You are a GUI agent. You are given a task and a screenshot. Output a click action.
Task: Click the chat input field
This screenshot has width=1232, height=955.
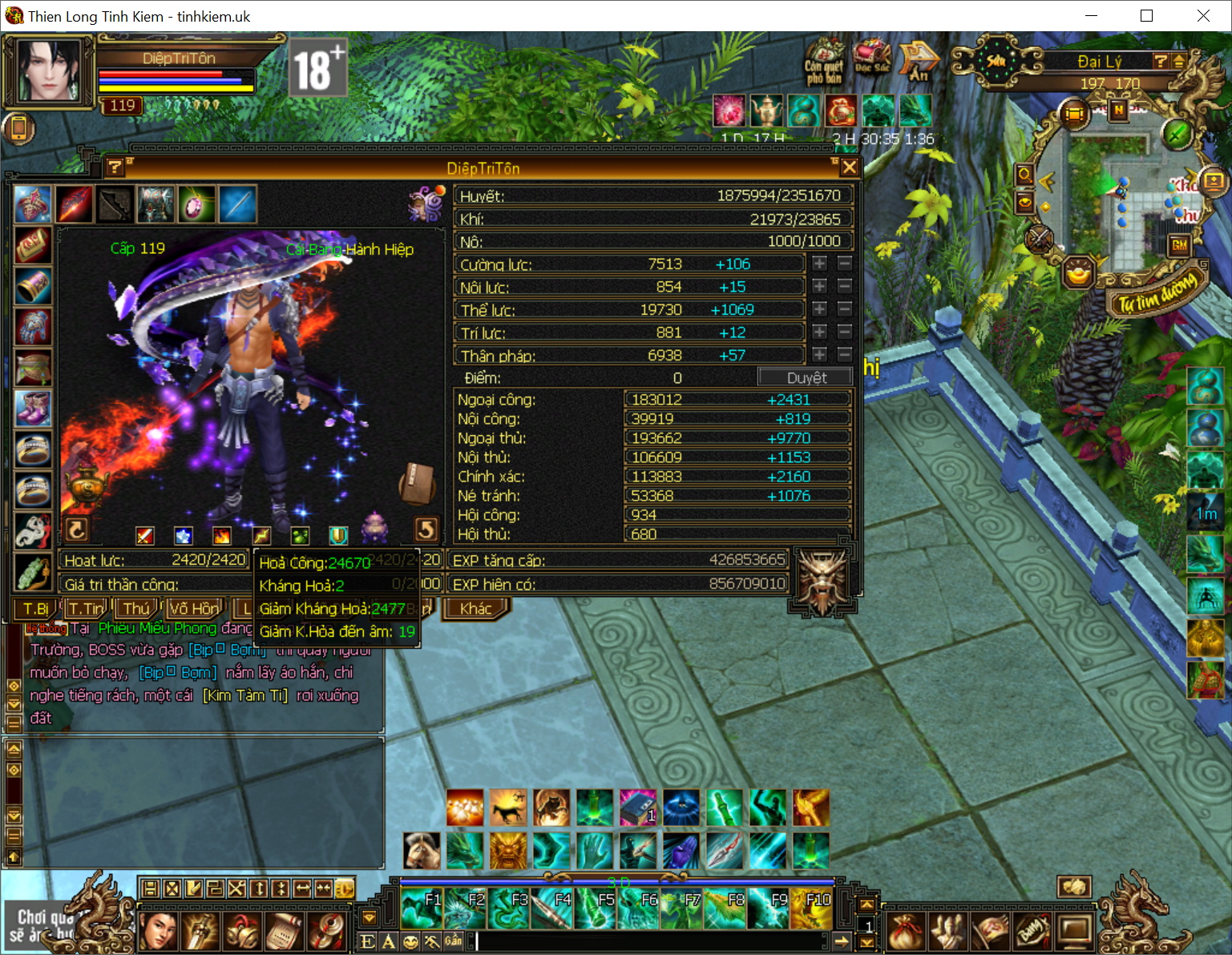pyautogui.click(x=649, y=941)
